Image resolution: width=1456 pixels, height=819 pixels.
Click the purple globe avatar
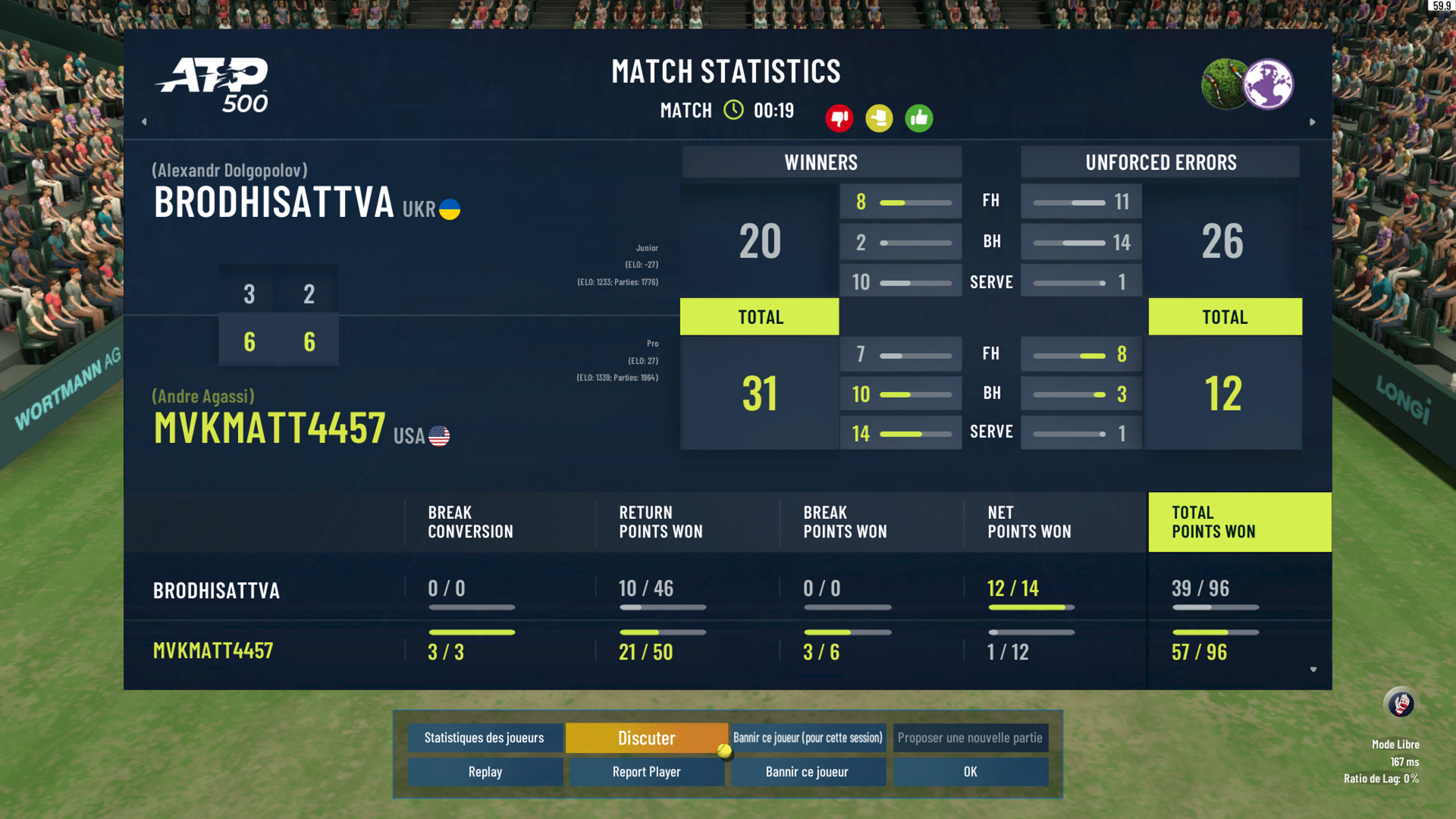point(1269,84)
